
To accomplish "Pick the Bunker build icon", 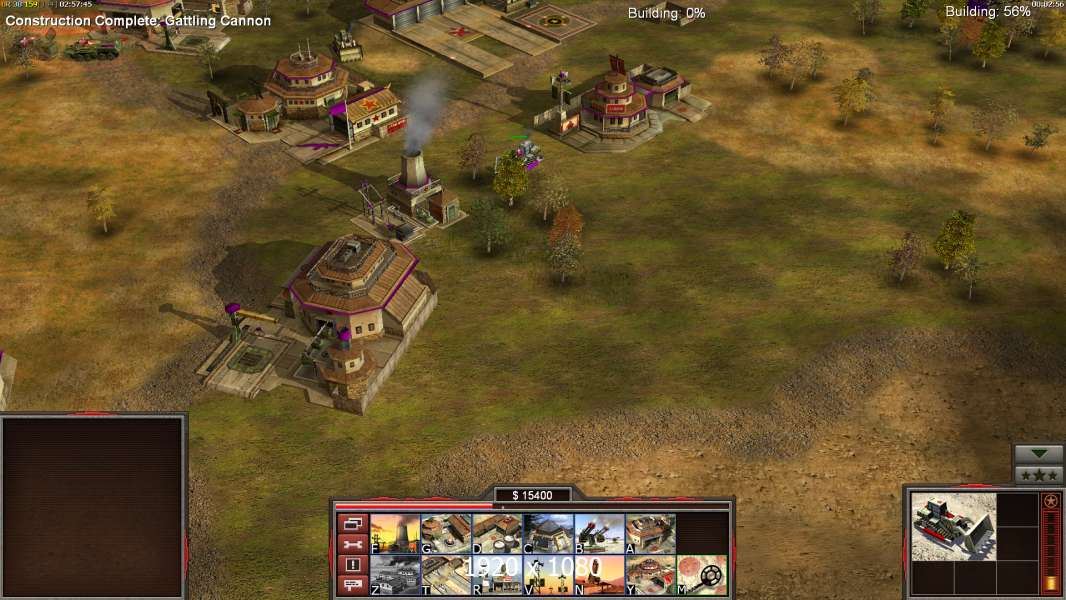I will [548, 534].
